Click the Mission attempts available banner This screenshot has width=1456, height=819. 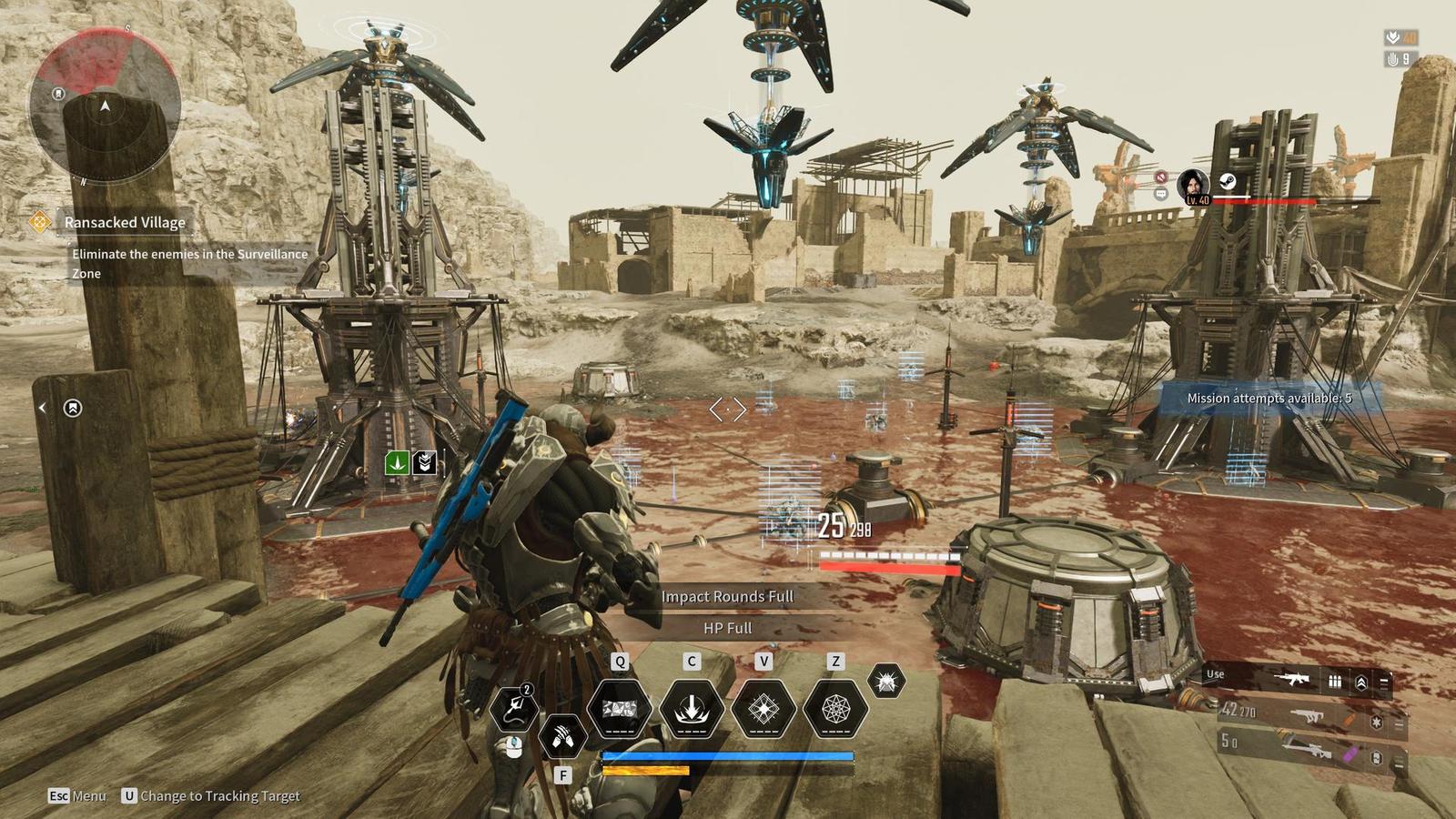[1269, 399]
